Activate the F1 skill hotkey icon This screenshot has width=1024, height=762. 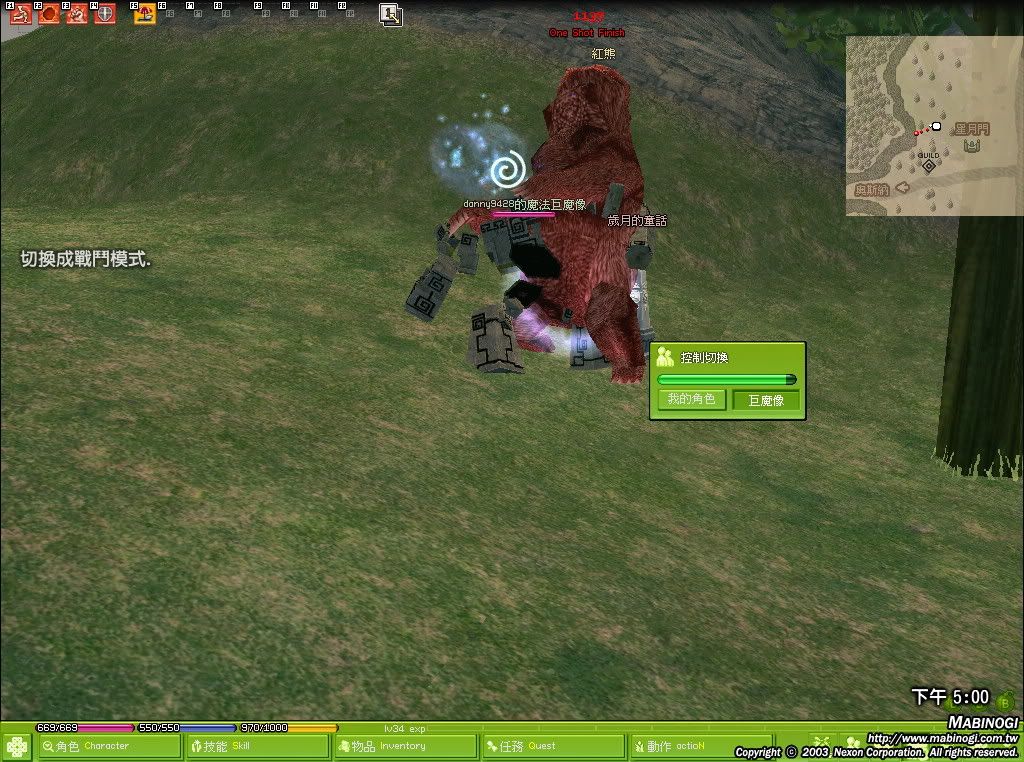click(20, 14)
